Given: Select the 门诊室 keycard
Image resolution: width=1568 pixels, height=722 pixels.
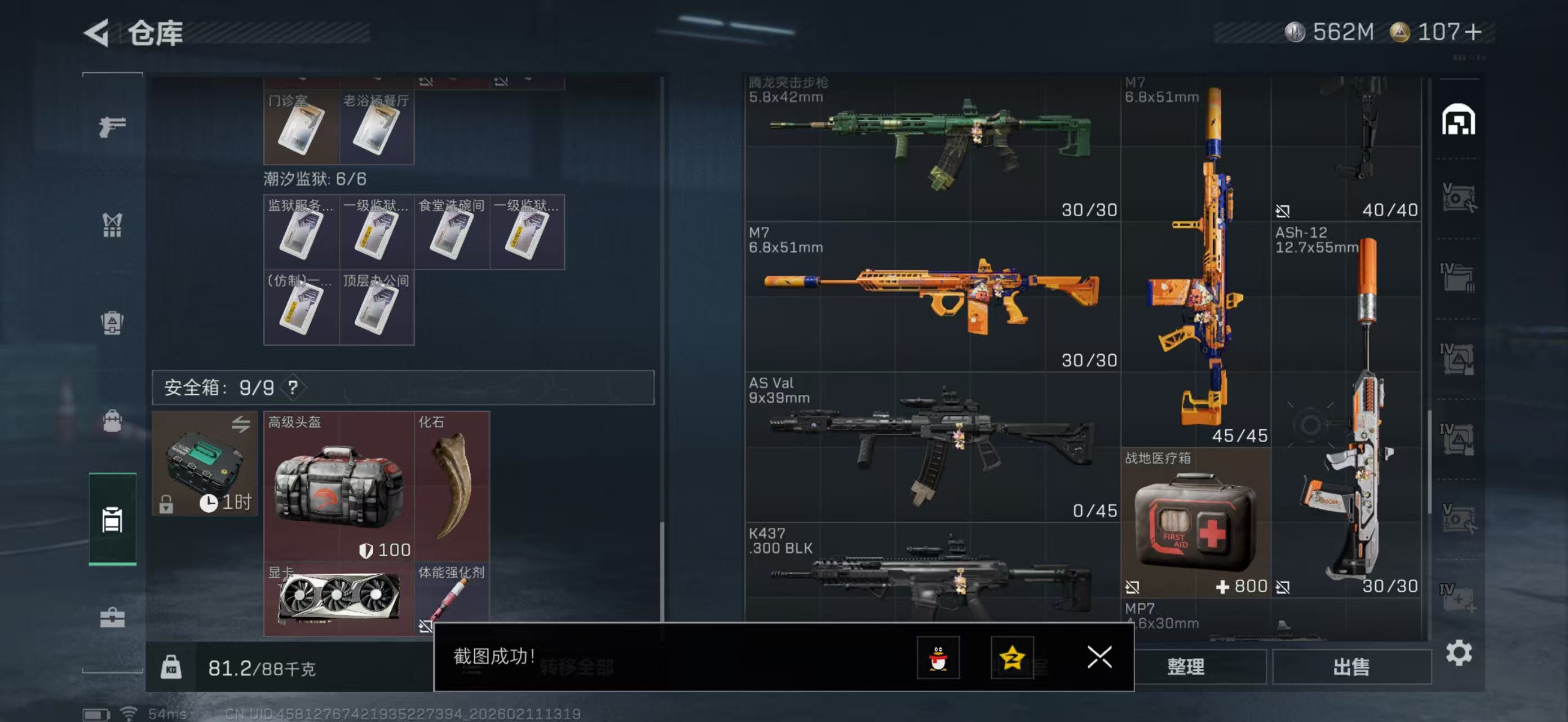Looking at the screenshot, I should click(301, 127).
